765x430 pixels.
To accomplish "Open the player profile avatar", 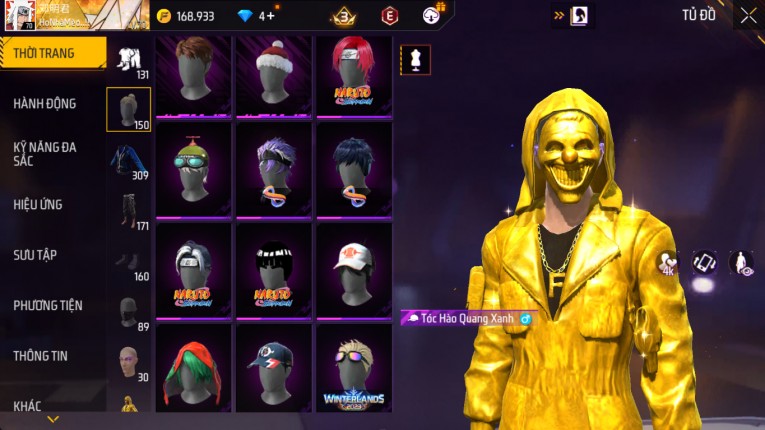I will 20,15.
